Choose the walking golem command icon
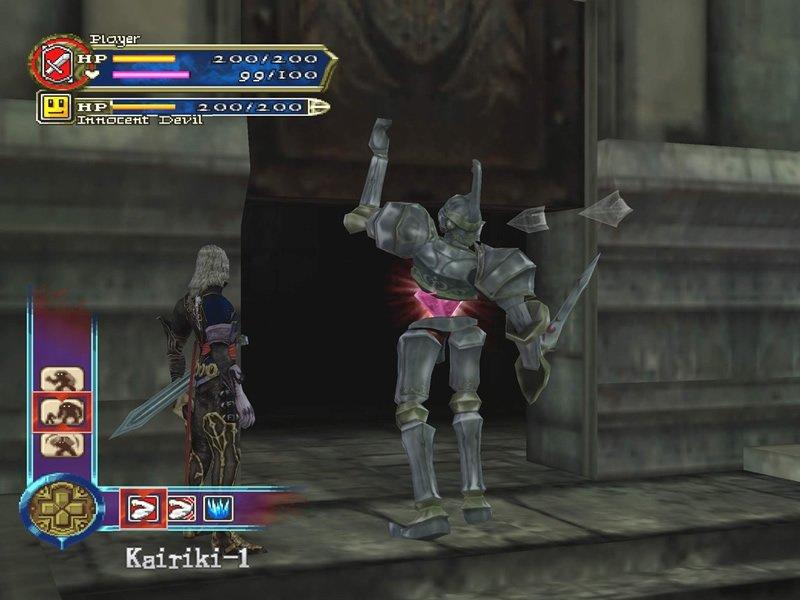This screenshot has width=800, height=600. [x=61, y=380]
